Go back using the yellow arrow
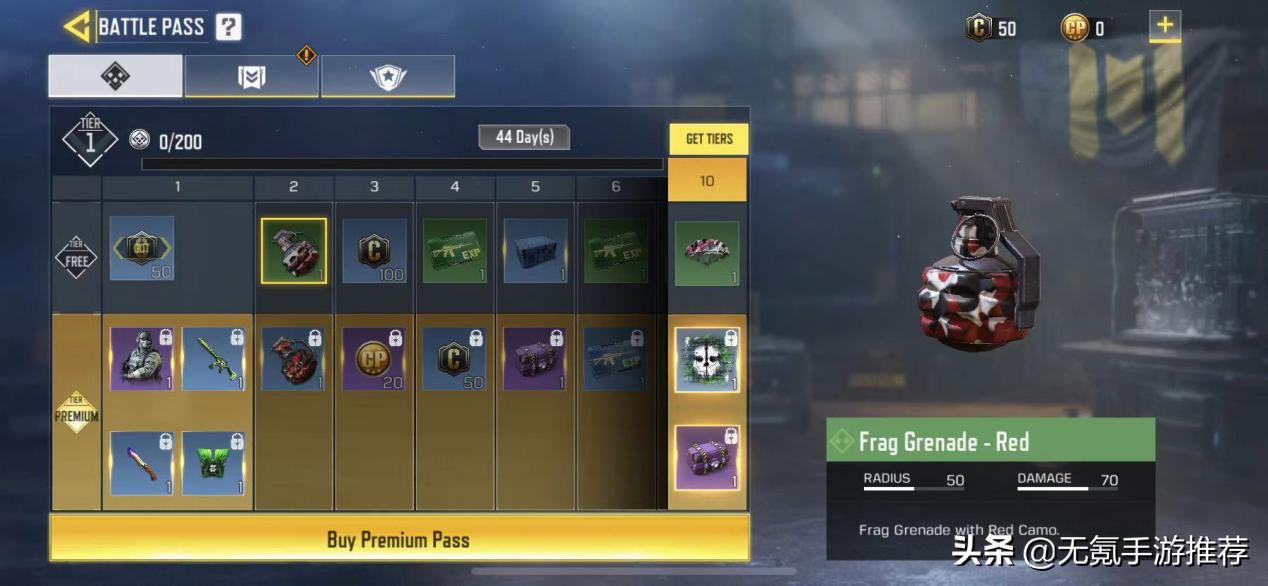1268x586 pixels. pos(77,26)
